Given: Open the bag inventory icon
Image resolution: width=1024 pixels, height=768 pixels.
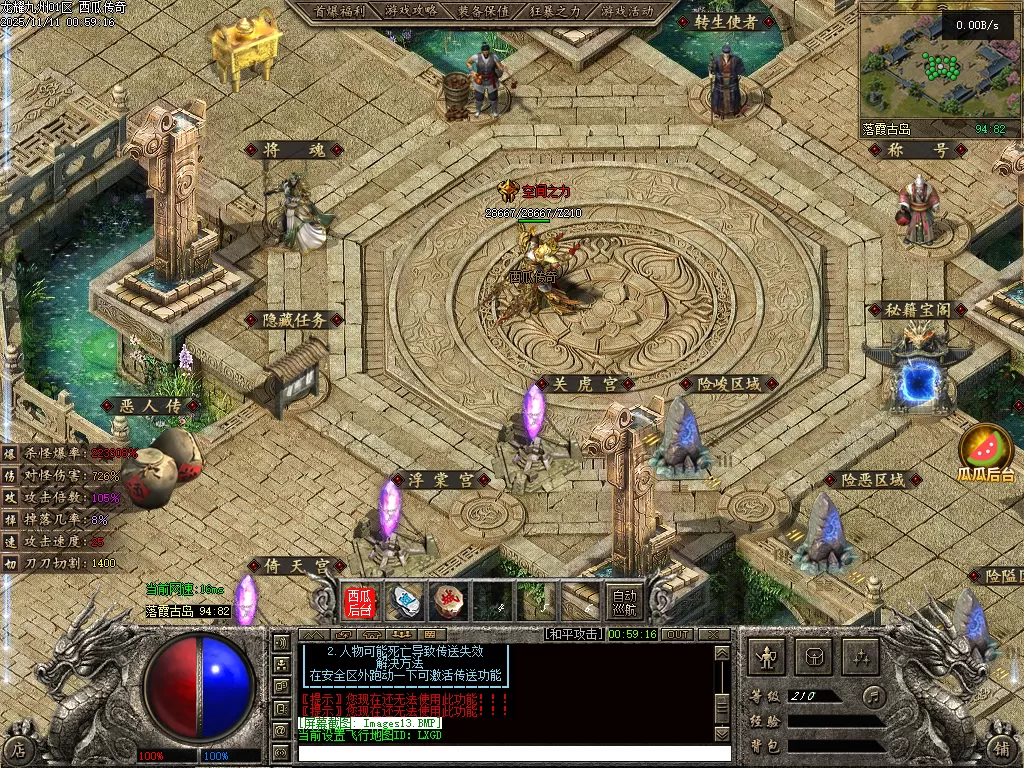Looking at the screenshot, I should coord(814,657).
